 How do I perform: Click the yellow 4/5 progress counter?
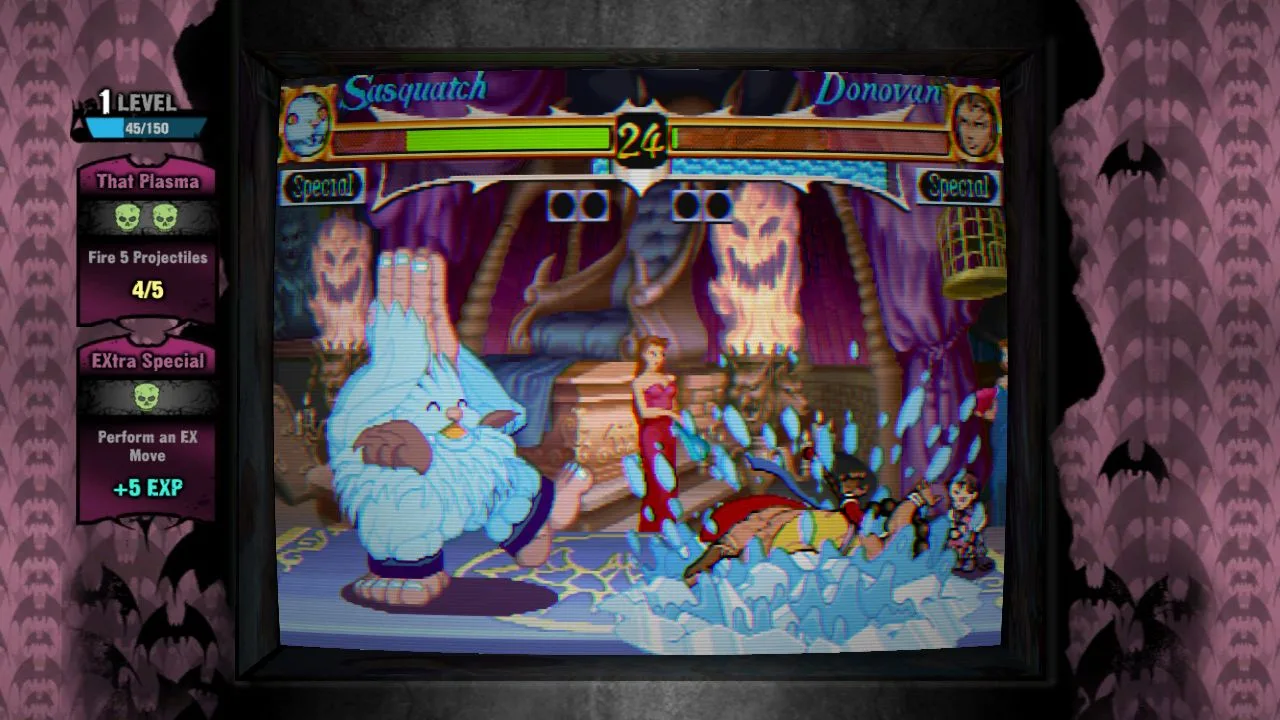point(147,291)
